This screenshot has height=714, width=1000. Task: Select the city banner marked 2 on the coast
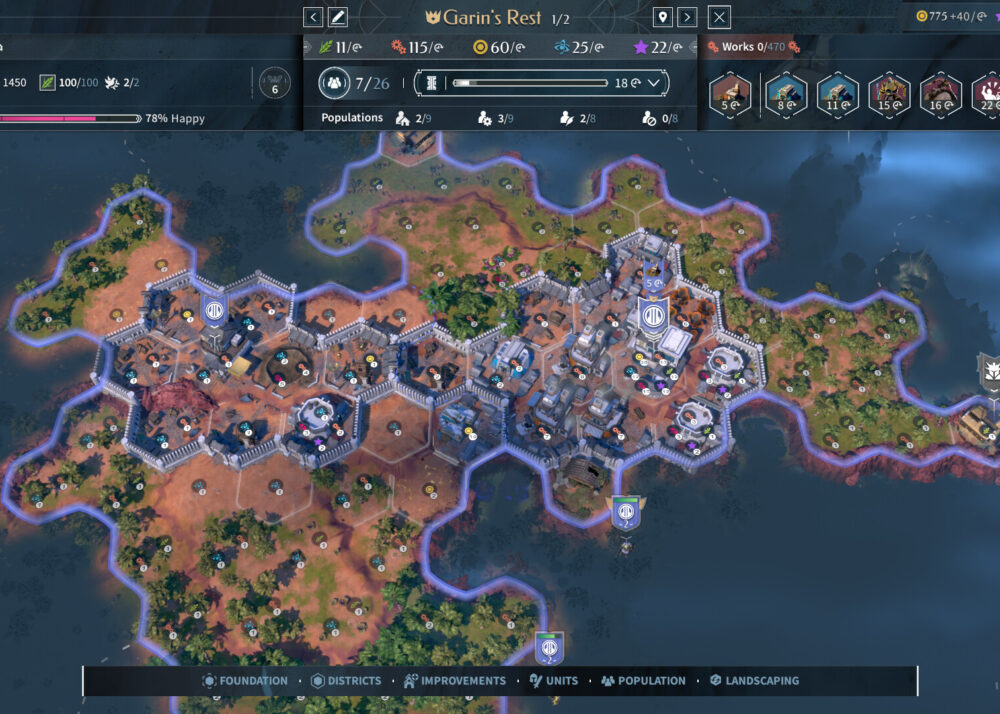click(626, 513)
